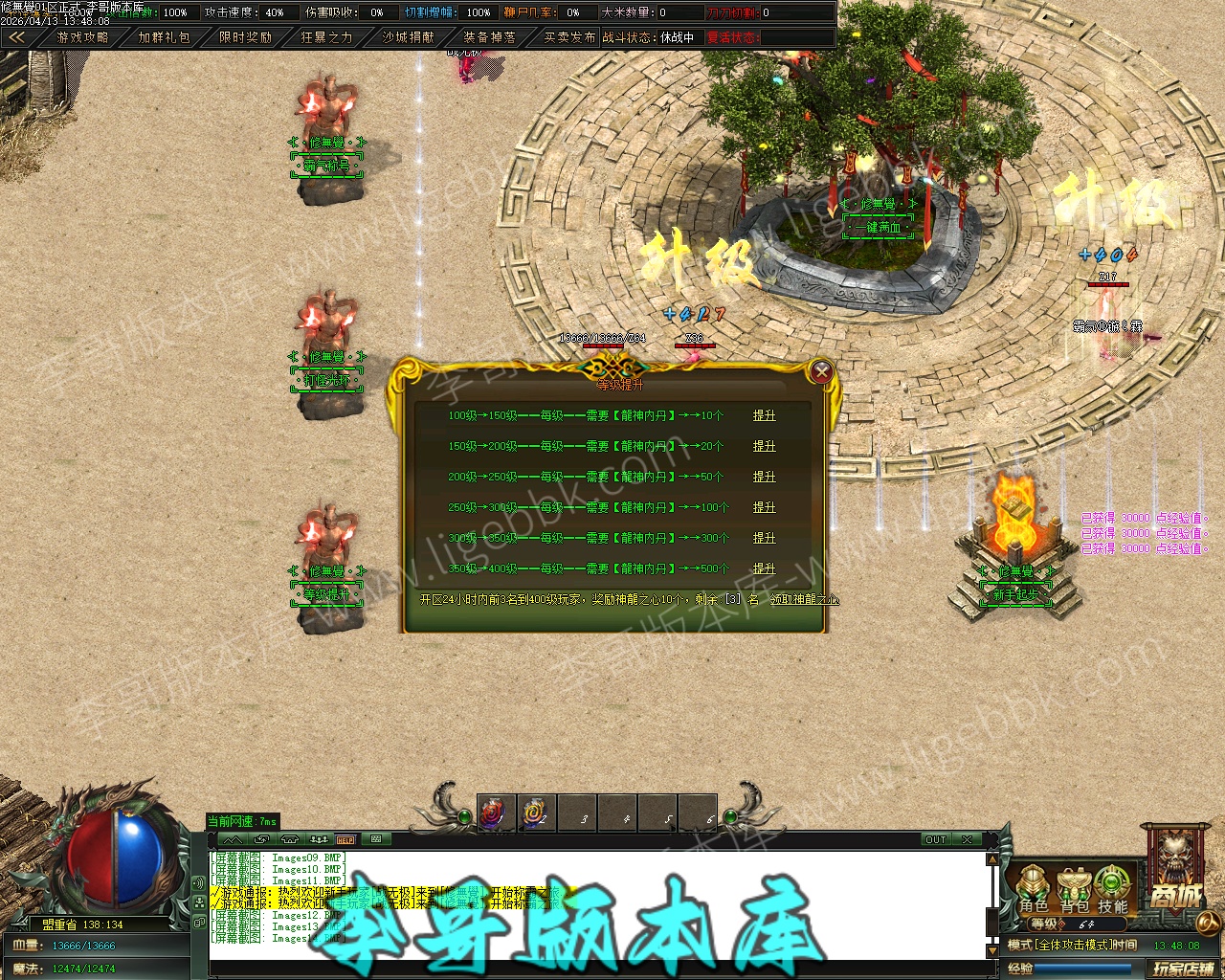
Task: Open the 狂暴之力 menu button
Action: (326, 37)
